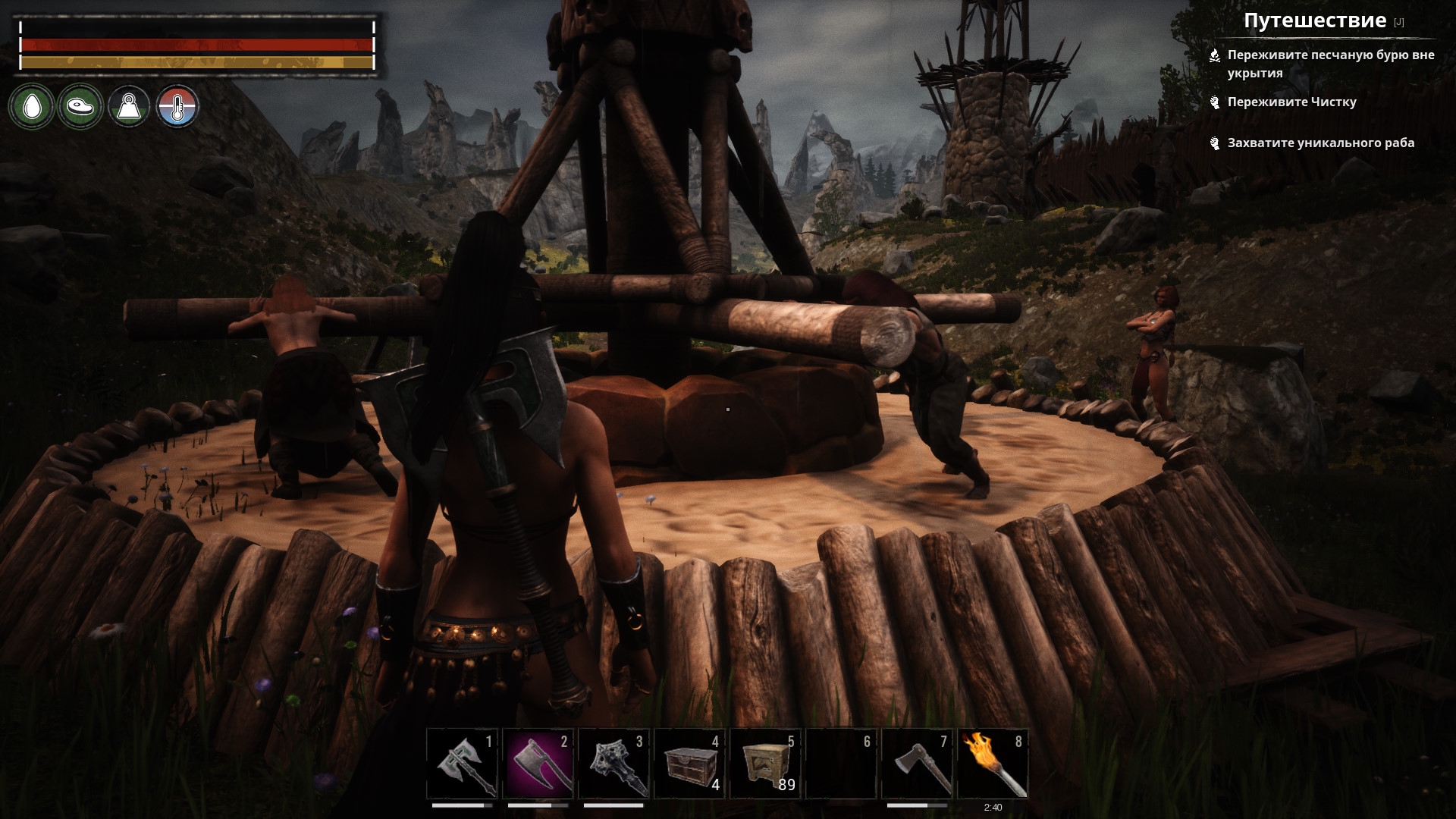Choose the spiked mace in hotbar slot 3
Image resolution: width=1456 pixels, height=819 pixels.
coord(613,764)
